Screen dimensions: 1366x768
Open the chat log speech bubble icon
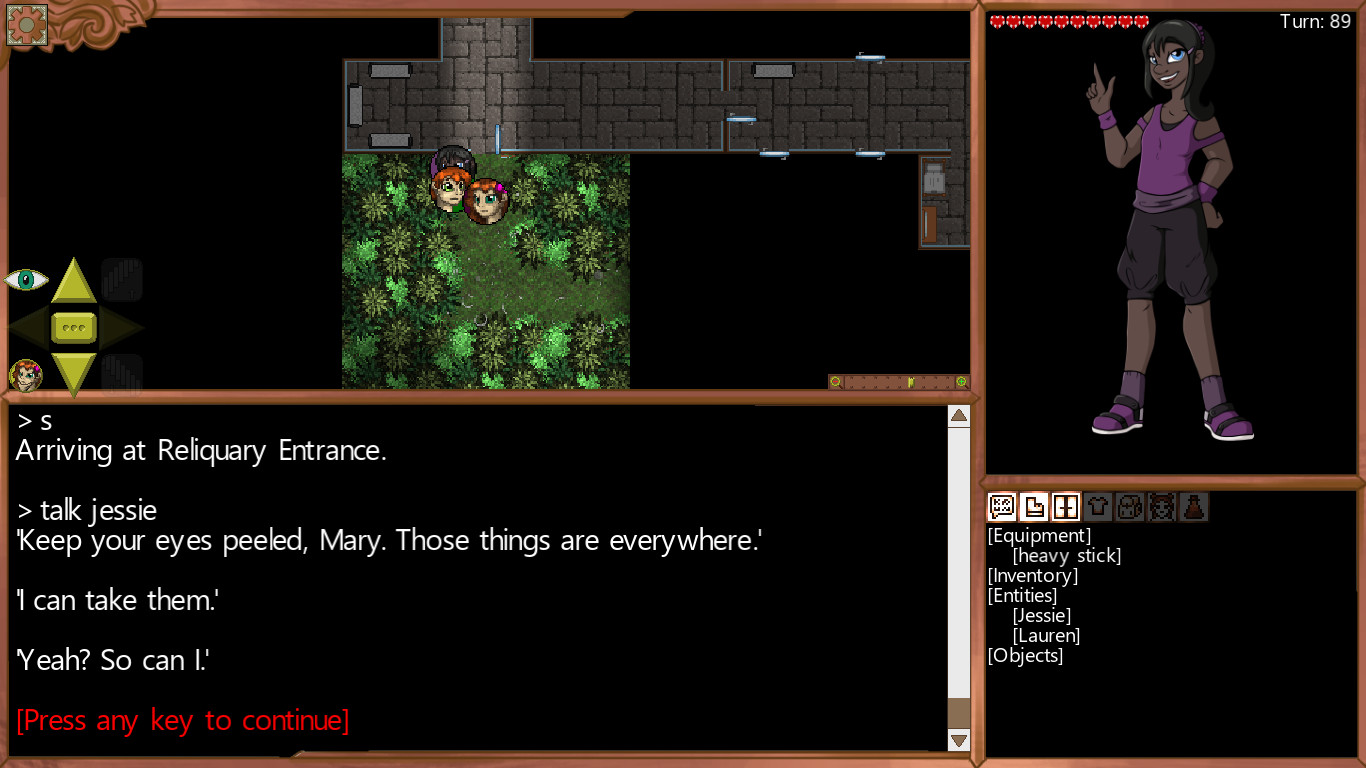click(x=1001, y=507)
